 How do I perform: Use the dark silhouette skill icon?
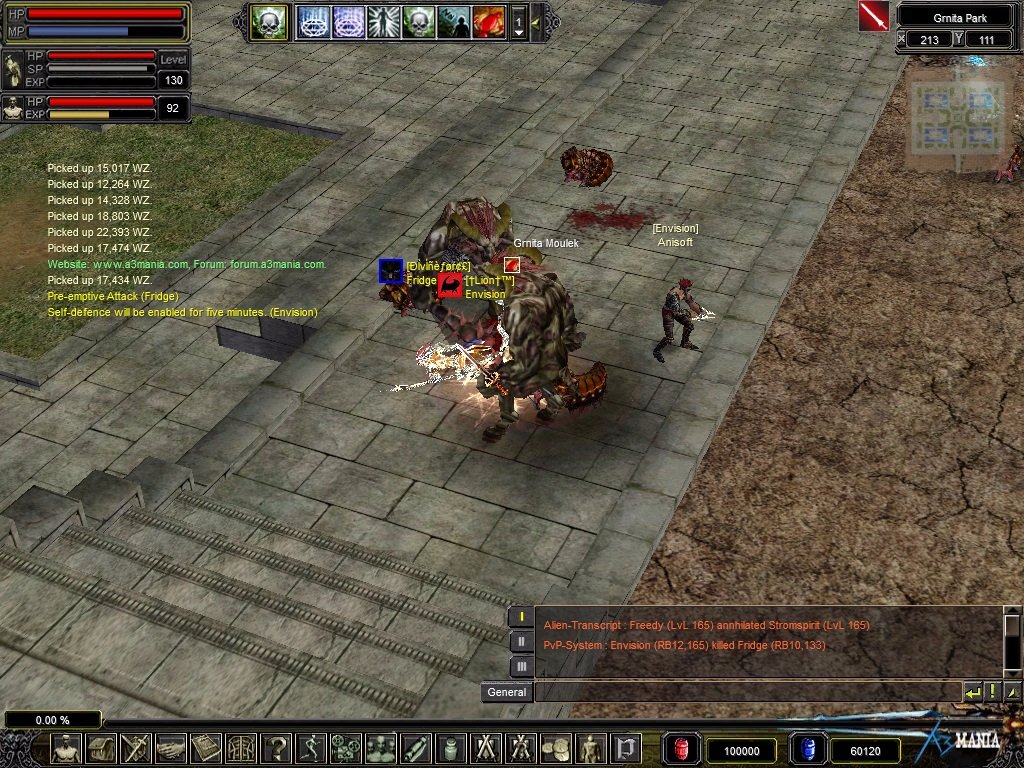[453, 21]
